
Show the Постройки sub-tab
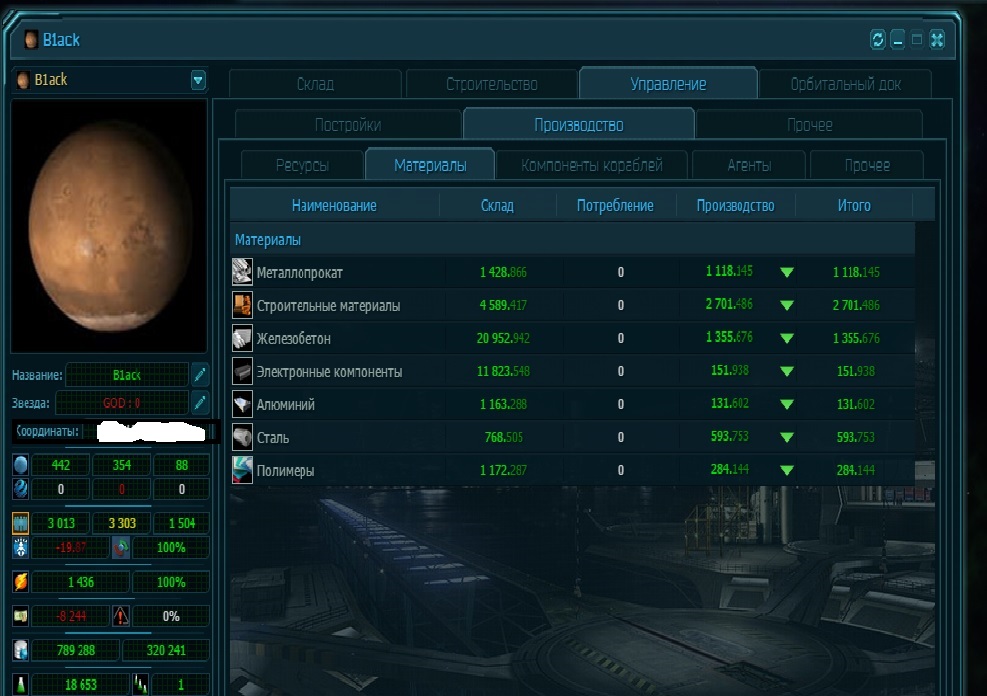tap(347, 125)
